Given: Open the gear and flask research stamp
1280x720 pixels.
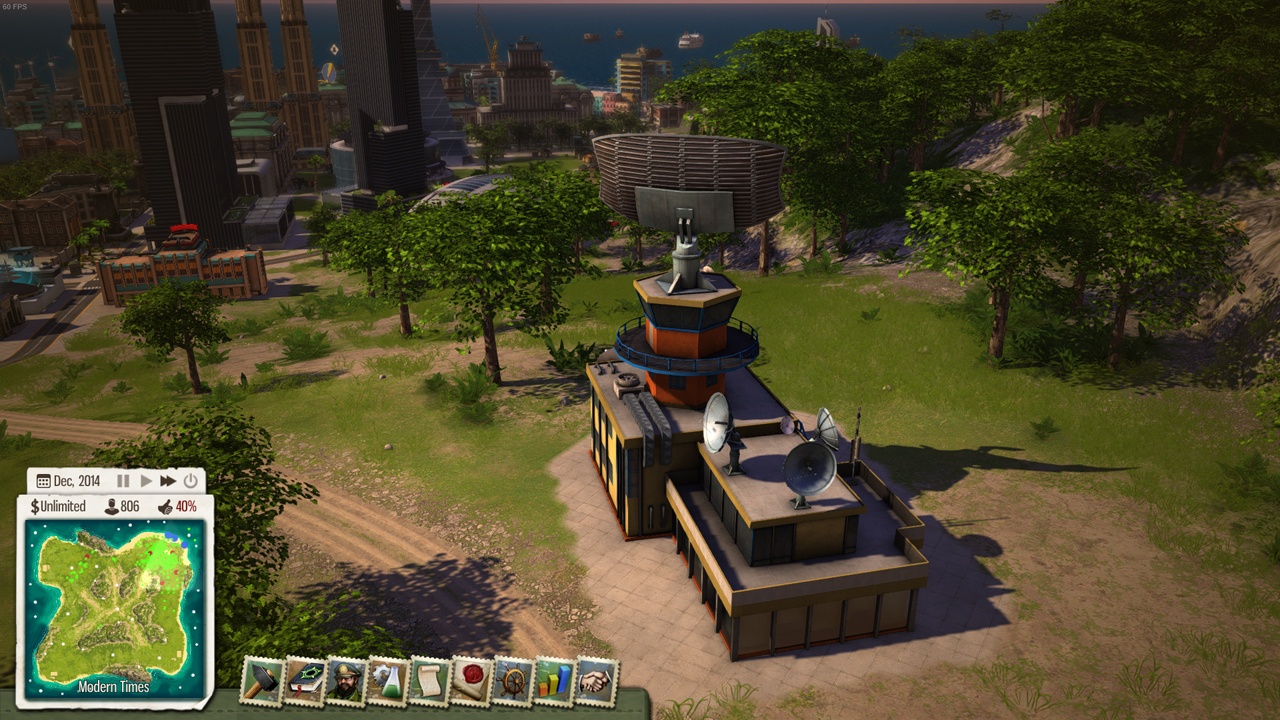Looking at the screenshot, I should (388, 682).
